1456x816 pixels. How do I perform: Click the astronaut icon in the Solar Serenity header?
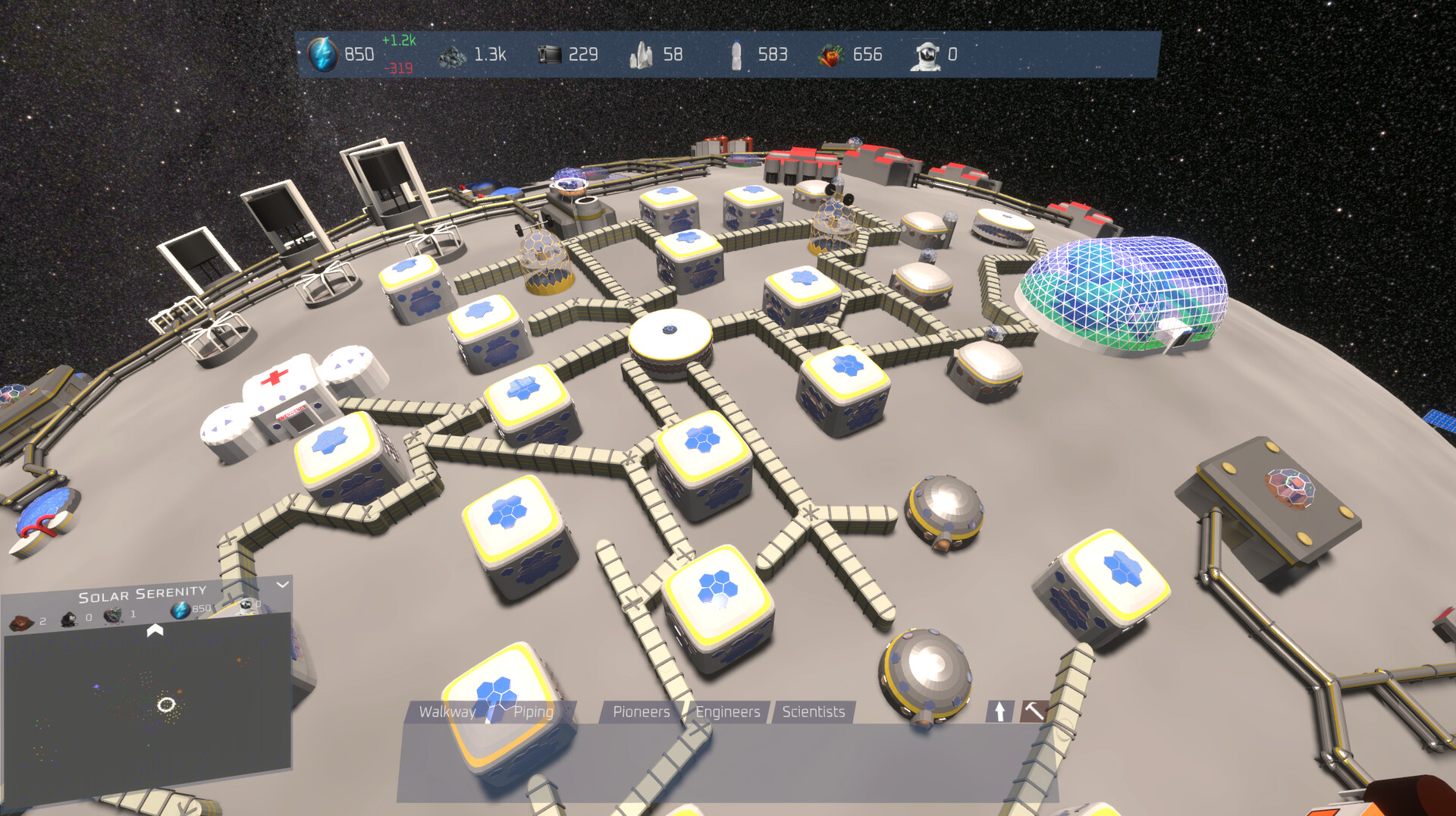click(x=244, y=605)
